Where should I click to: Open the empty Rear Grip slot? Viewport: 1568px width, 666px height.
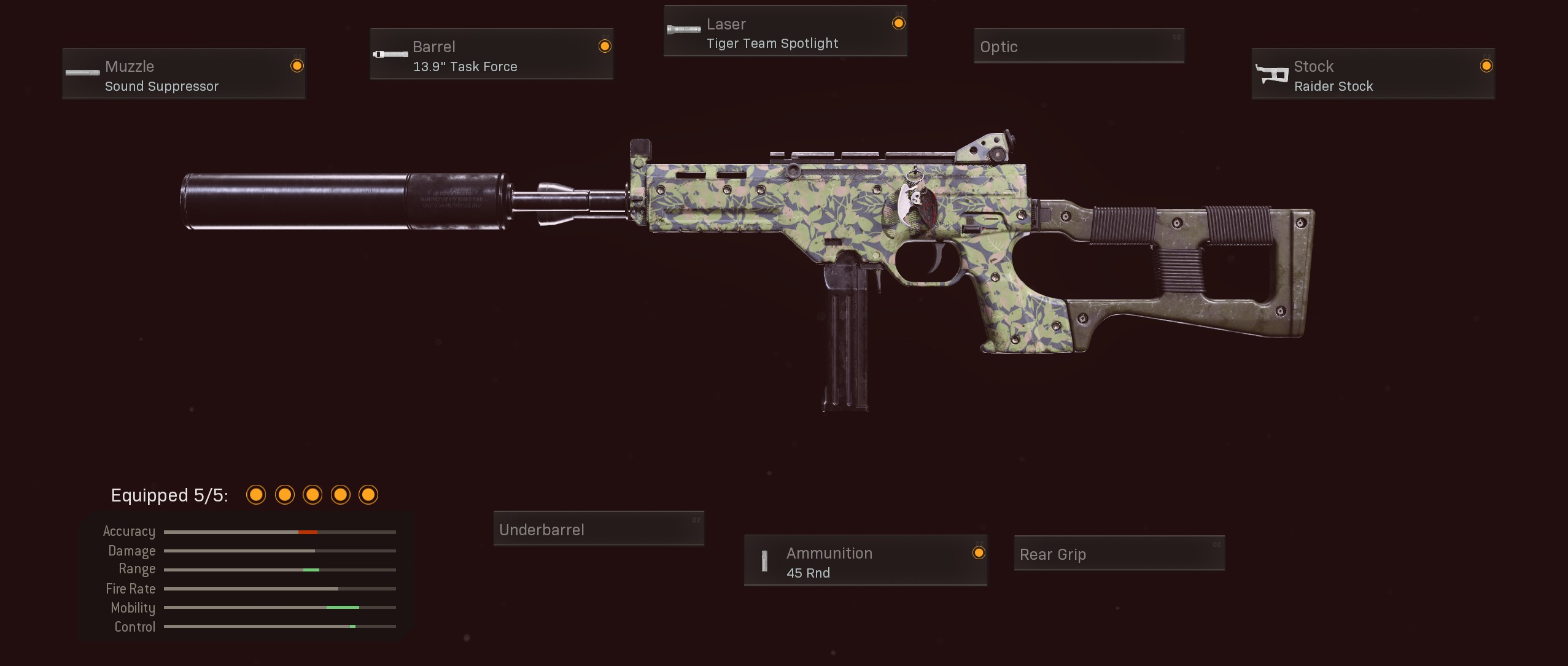click(x=1119, y=554)
